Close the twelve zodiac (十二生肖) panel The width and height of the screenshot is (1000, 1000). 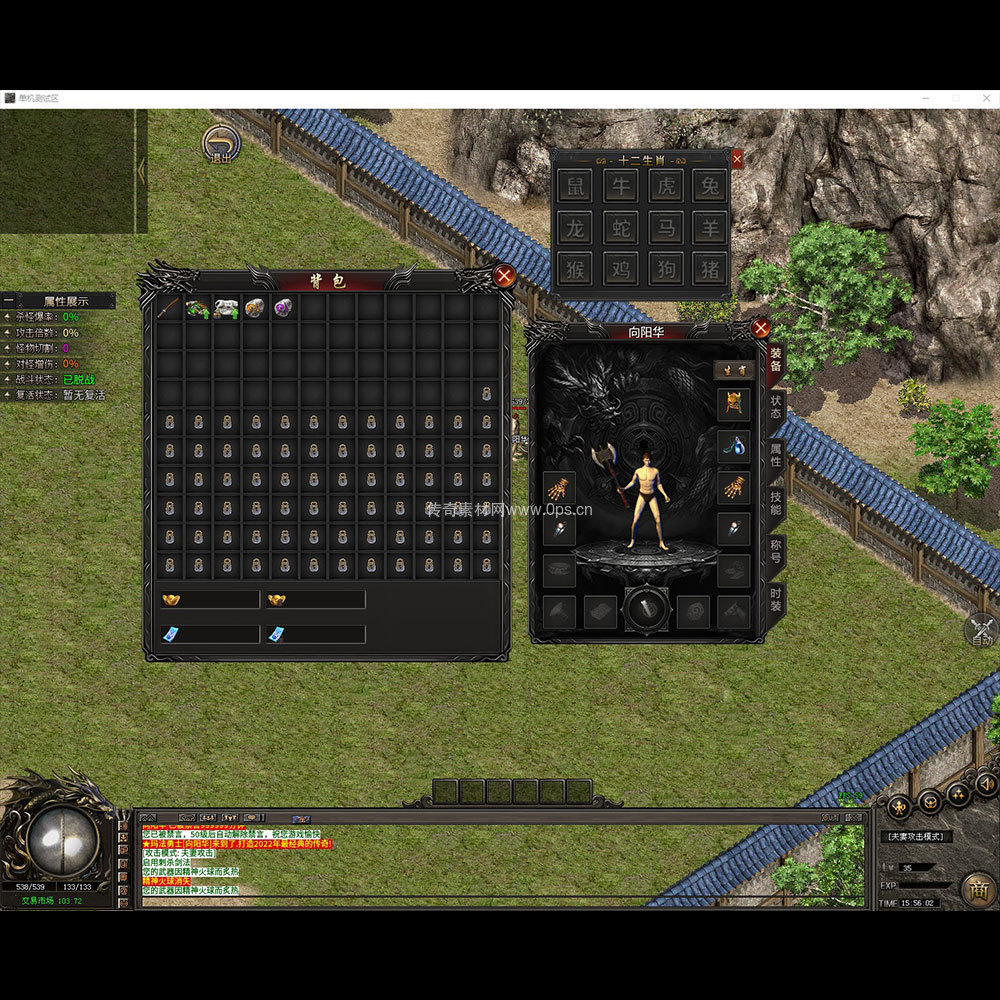click(737, 159)
